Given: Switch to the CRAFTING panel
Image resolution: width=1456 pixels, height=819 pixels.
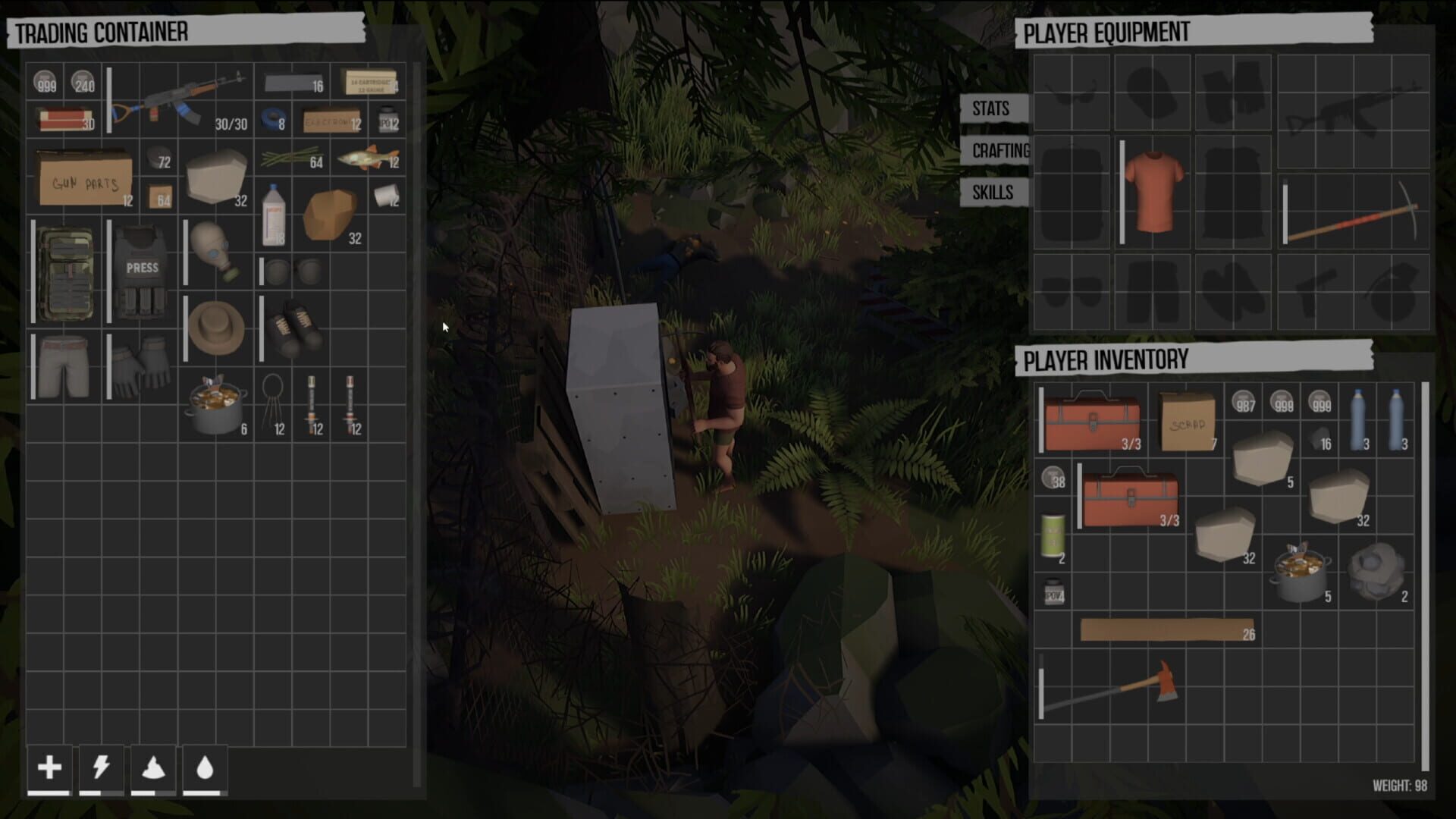Looking at the screenshot, I should (x=999, y=151).
